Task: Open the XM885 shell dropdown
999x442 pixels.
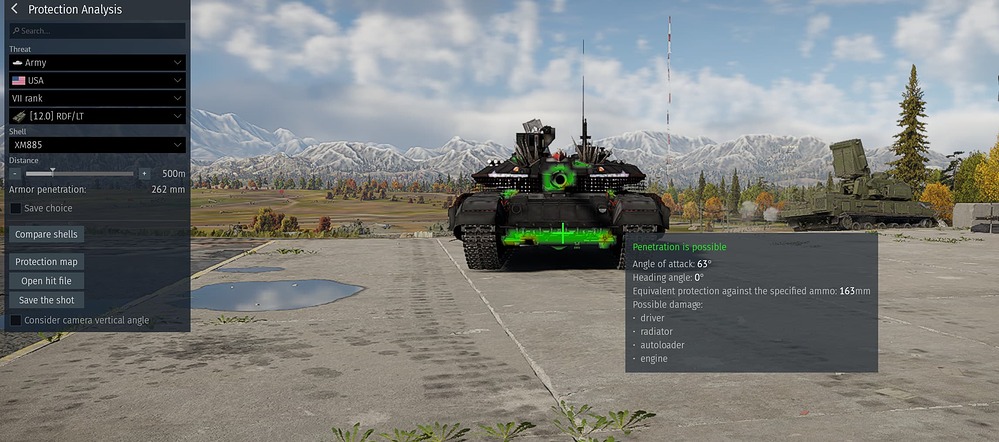Action: click(97, 145)
